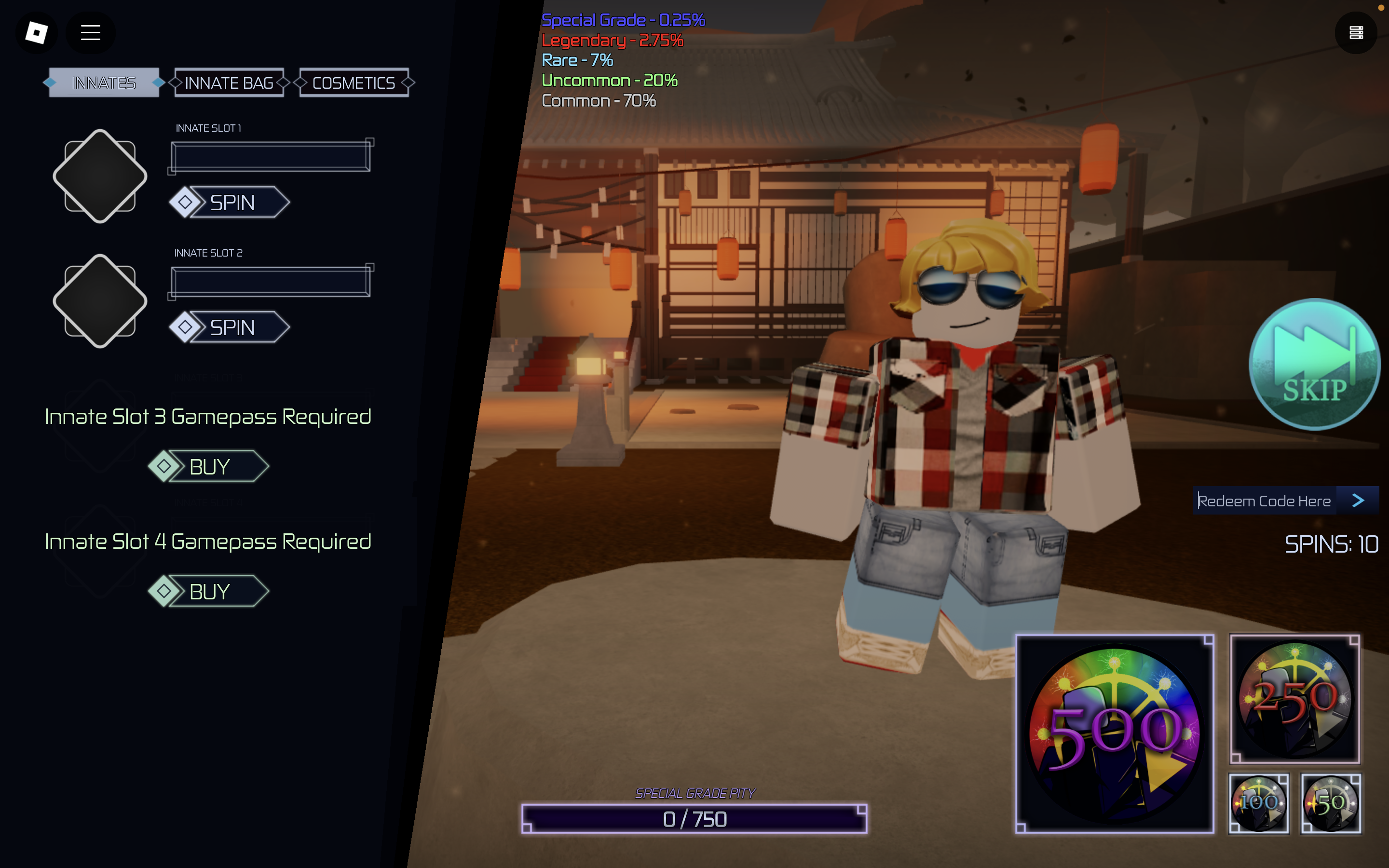Buy the 50 spins pack
The height and width of the screenshot is (868, 1389).
[x=1332, y=802]
